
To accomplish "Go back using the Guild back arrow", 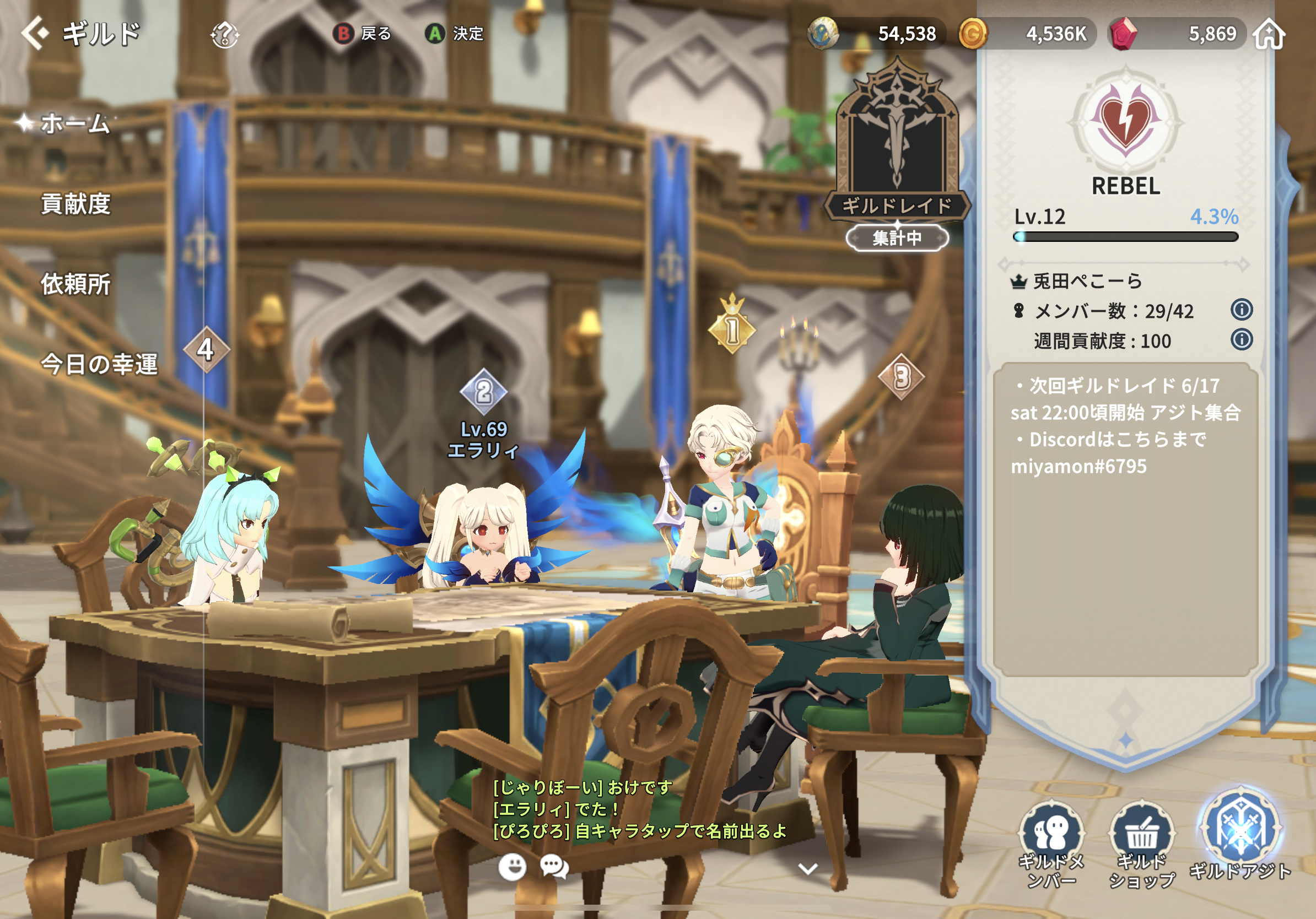I will [x=35, y=33].
